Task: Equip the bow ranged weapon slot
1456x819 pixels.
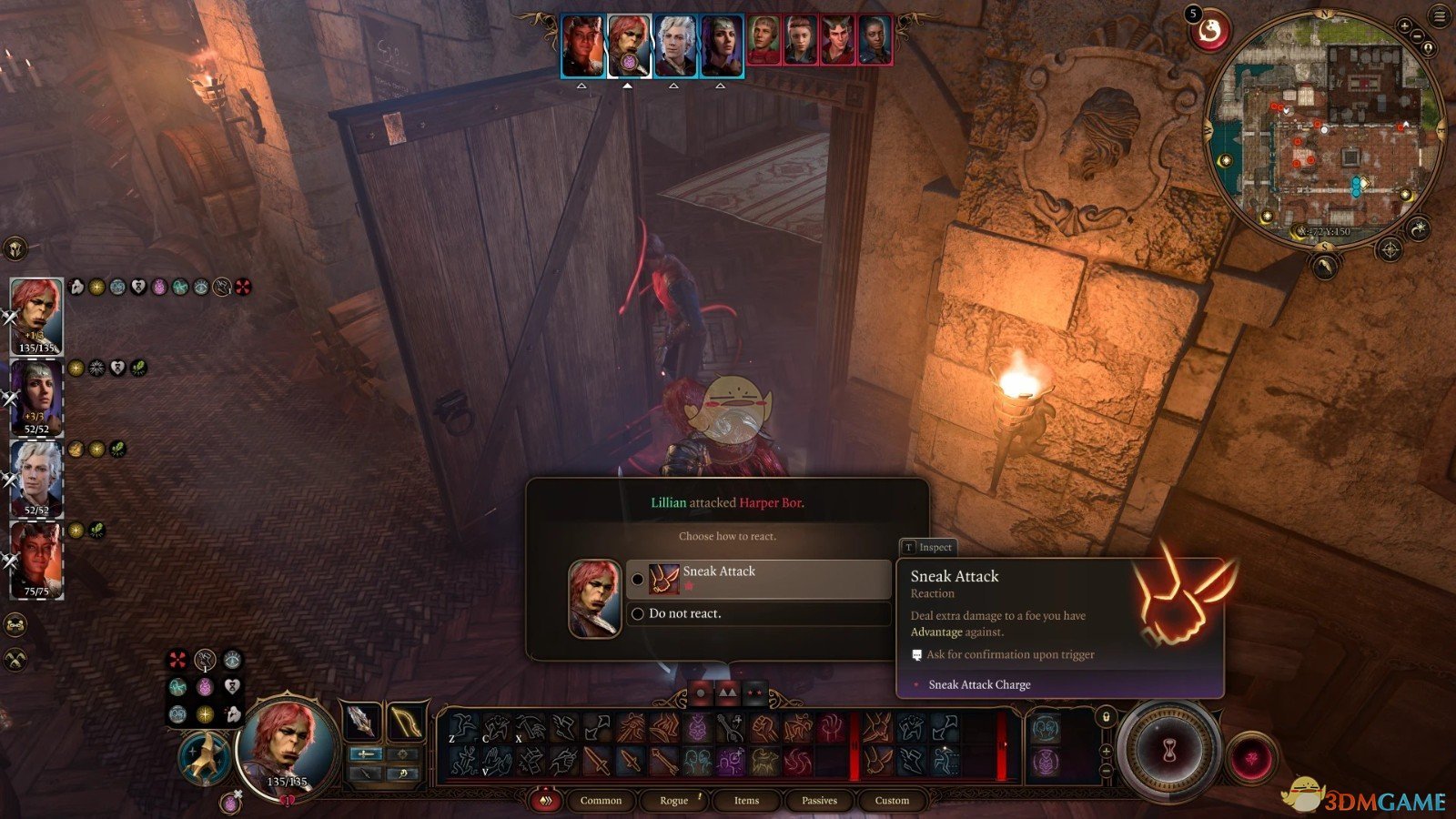Action: (x=406, y=722)
